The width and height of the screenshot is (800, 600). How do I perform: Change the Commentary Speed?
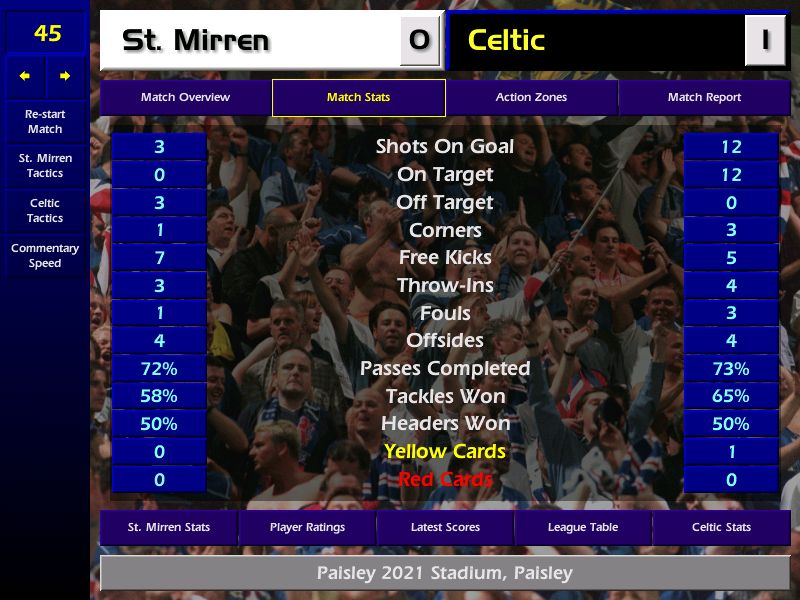pos(45,256)
